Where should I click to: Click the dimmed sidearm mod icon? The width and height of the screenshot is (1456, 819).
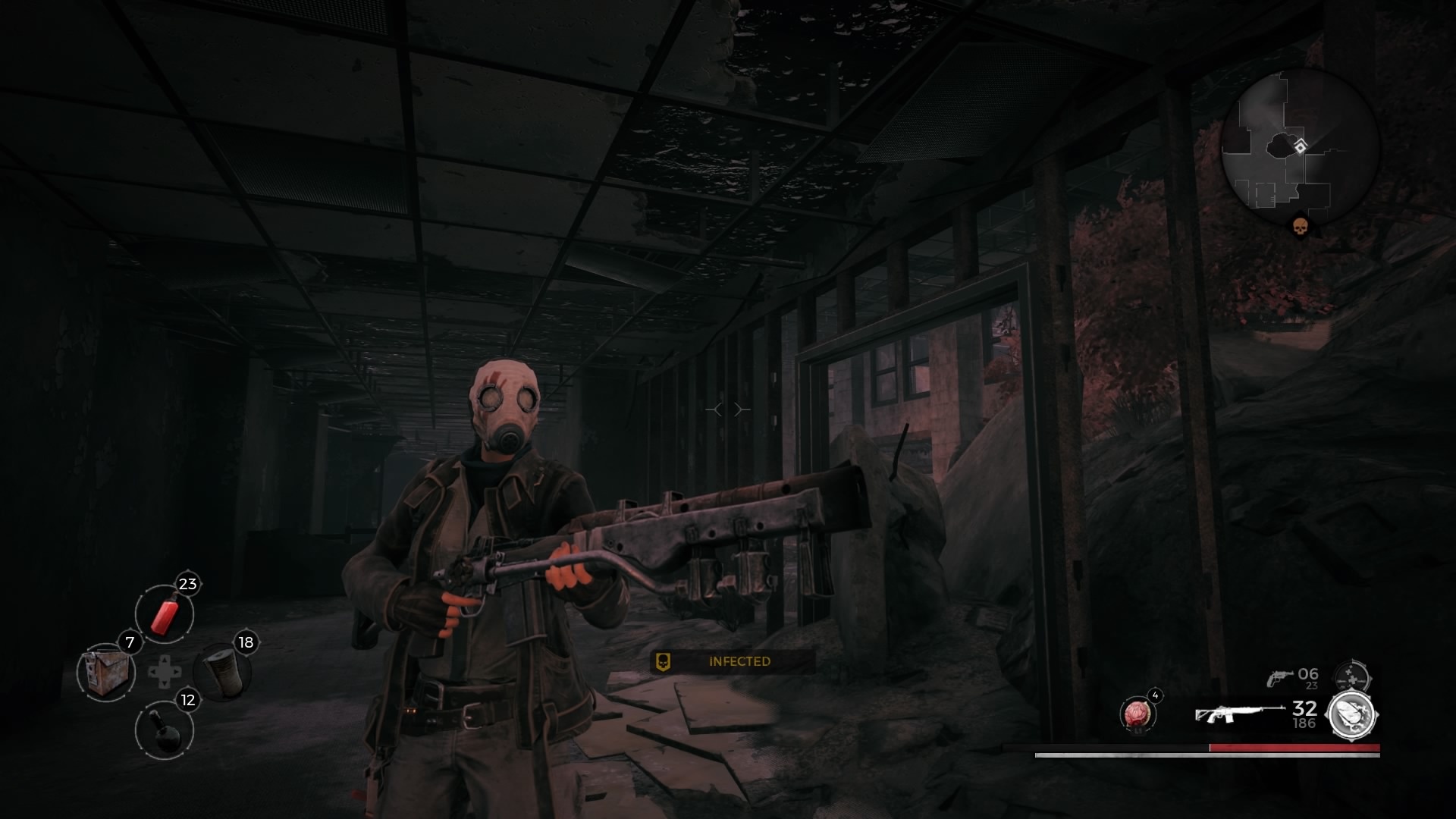tap(1352, 675)
